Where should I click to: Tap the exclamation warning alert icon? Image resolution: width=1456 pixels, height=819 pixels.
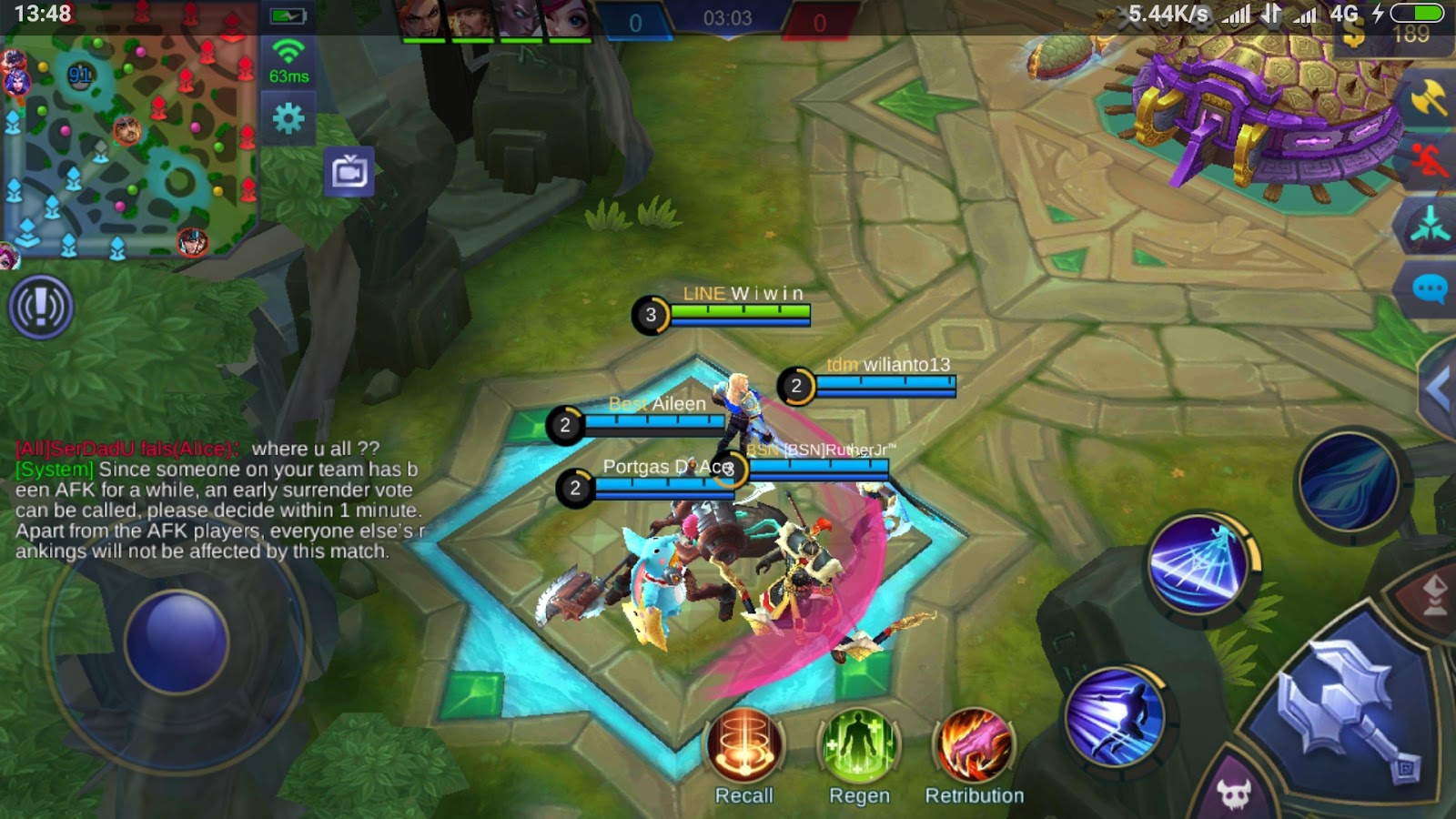[40, 308]
